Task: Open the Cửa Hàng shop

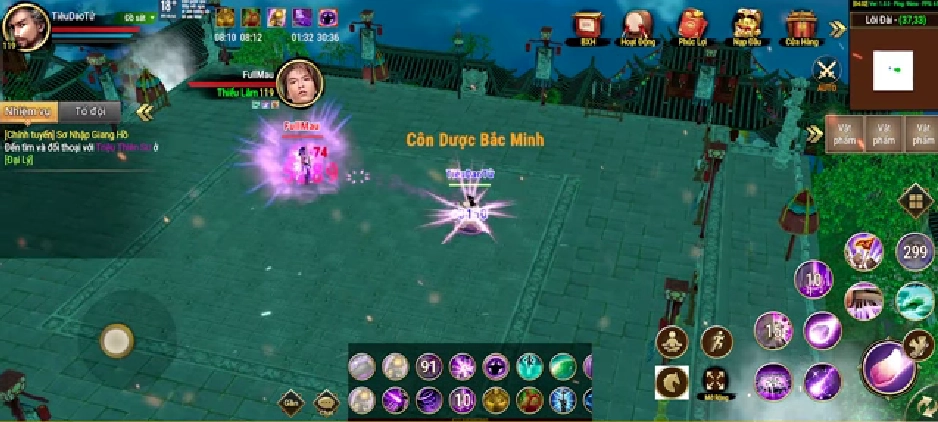Action: point(798,26)
